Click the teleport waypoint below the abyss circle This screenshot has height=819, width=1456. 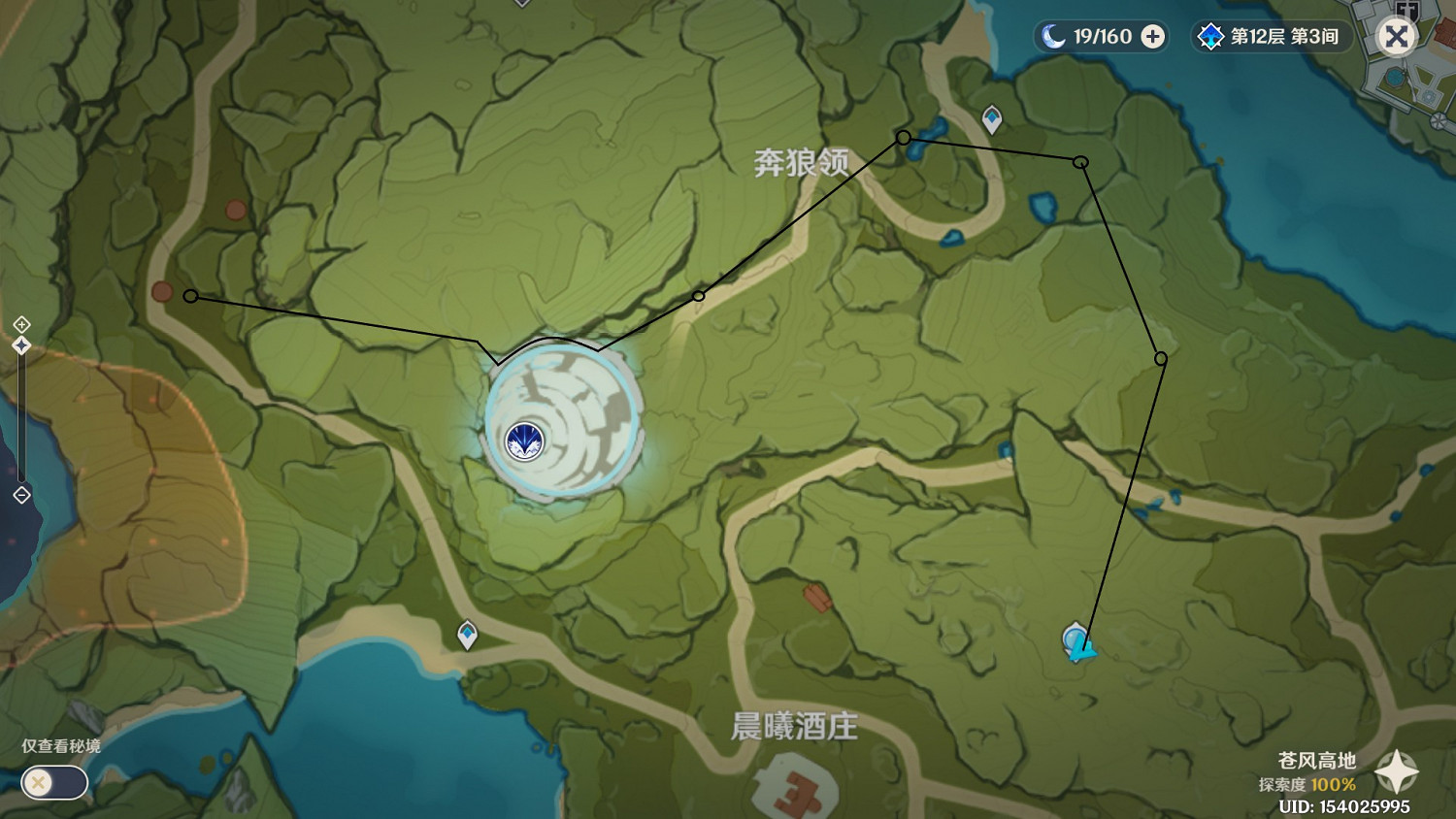[x=466, y=636]
